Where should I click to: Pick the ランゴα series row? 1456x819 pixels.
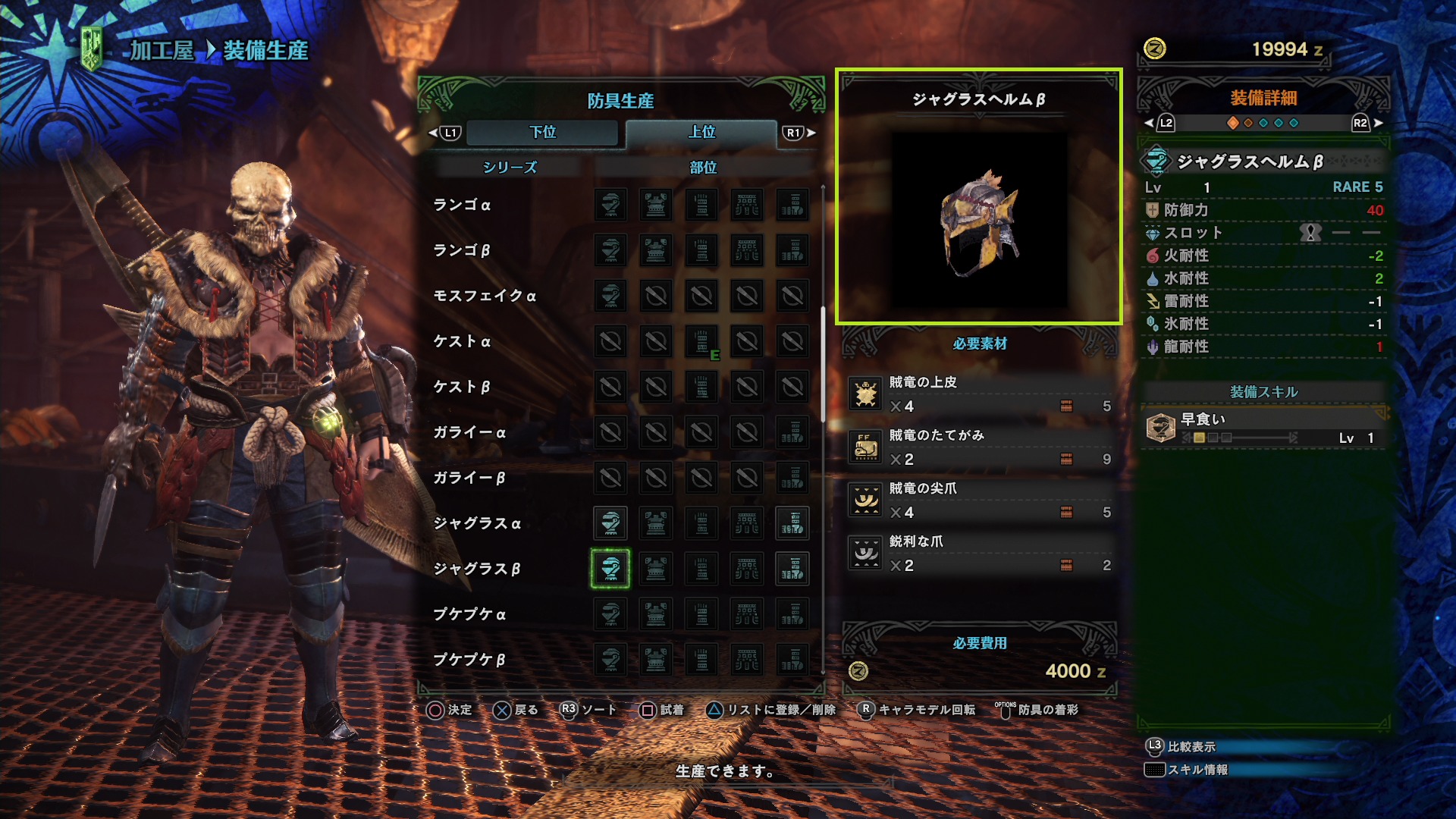click(x=462, y=205)
